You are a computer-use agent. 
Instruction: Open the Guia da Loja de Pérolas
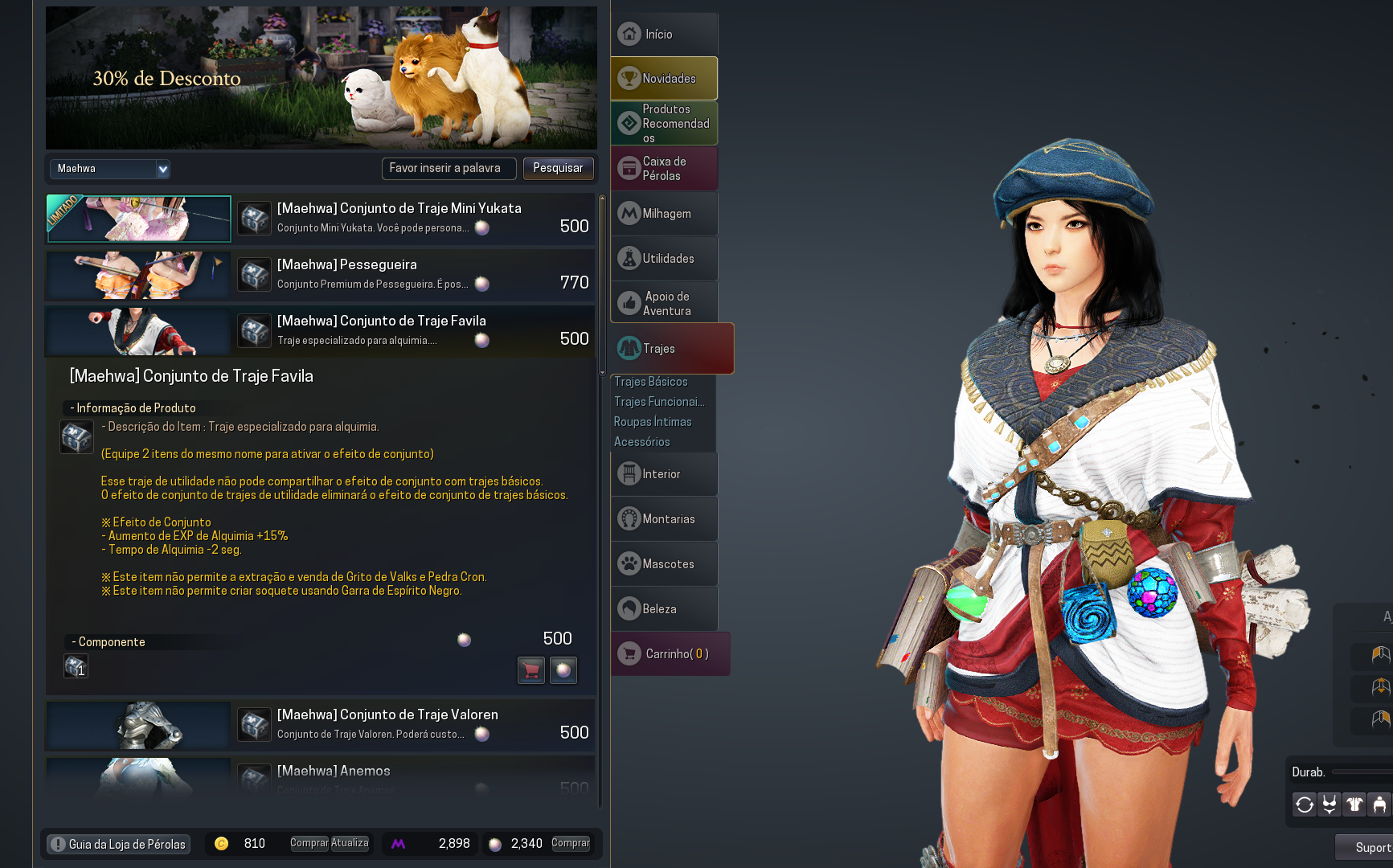tap(118, 844)
